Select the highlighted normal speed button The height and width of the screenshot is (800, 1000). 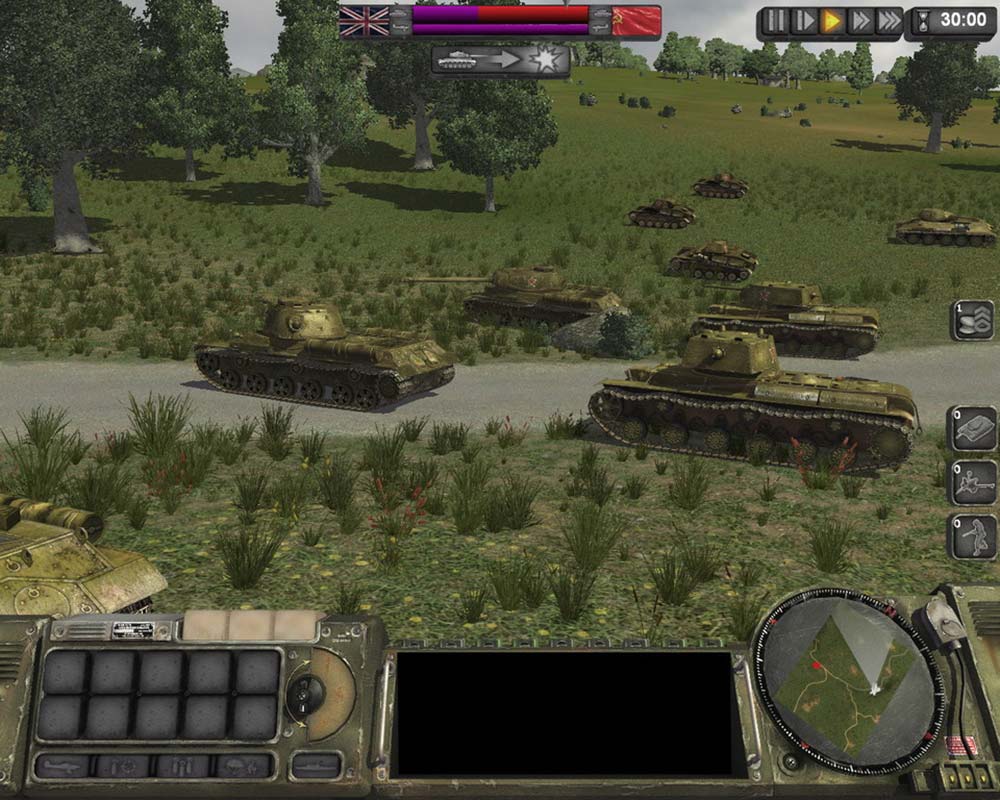tap(831, 21)
